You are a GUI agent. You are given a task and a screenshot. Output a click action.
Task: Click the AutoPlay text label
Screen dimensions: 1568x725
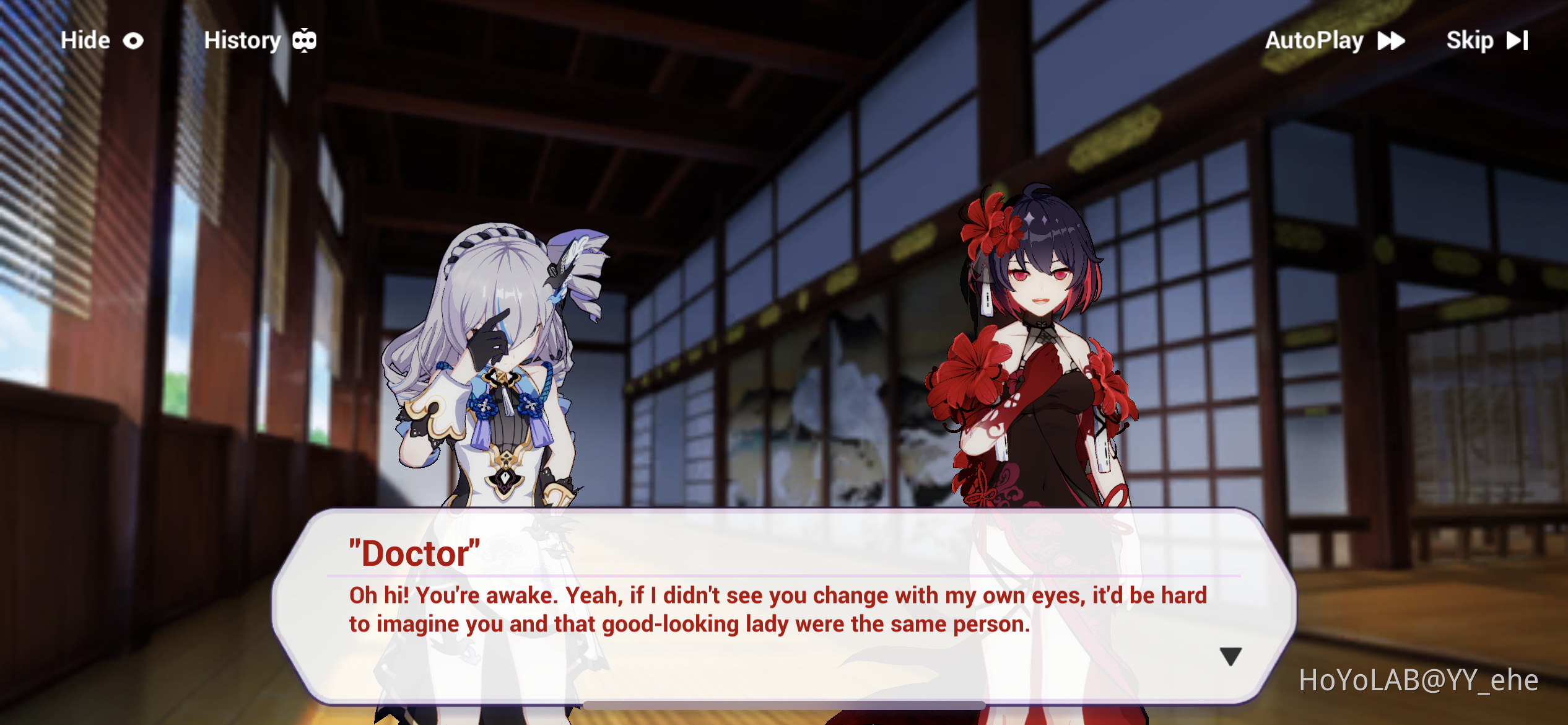click(1313, 40)
